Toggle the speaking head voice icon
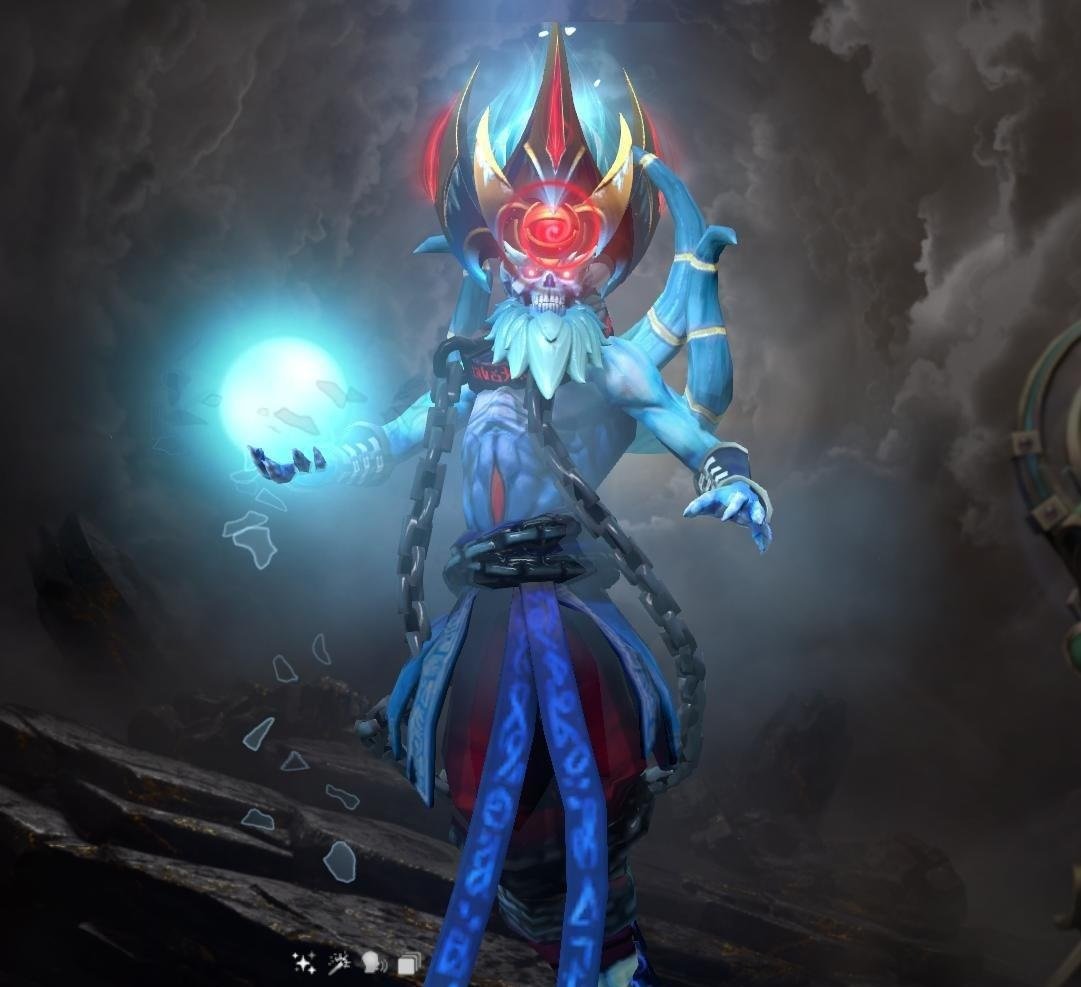The width and height of the screenshot is (1081, 987). [374, 963]
